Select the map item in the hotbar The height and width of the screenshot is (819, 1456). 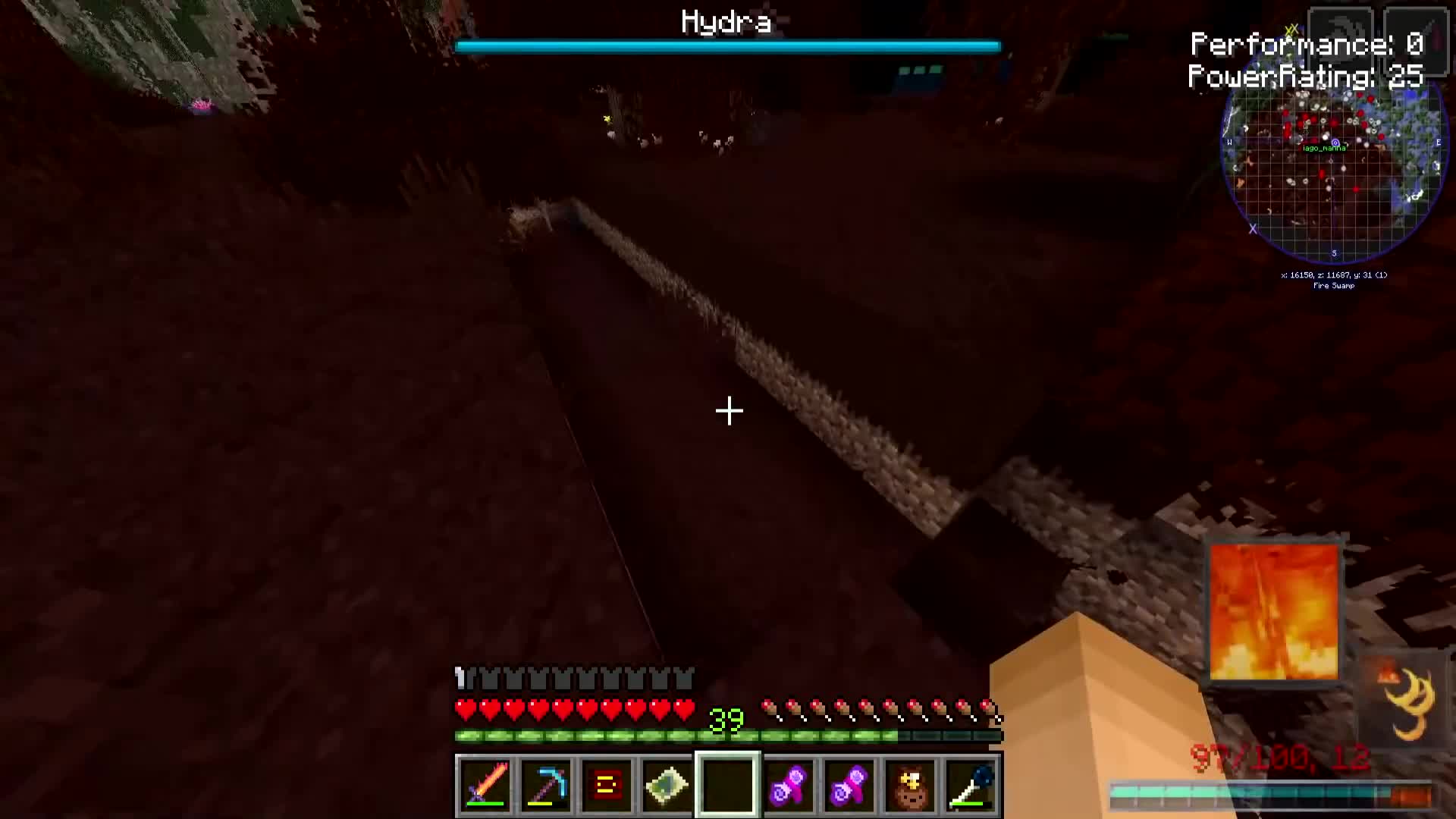667,785
